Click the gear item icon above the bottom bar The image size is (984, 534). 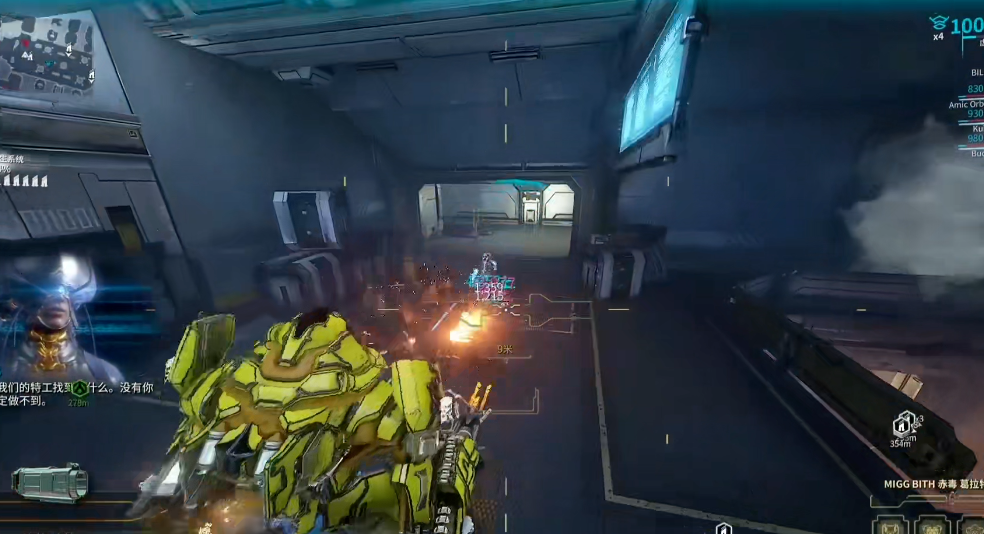coord(50,482)
